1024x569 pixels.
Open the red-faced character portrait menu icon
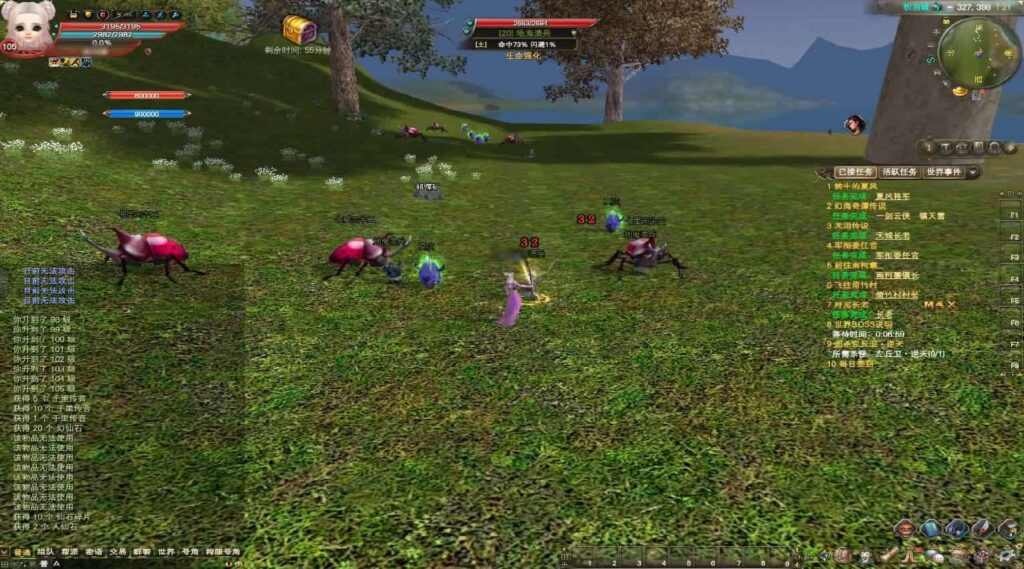coord(904,528)
